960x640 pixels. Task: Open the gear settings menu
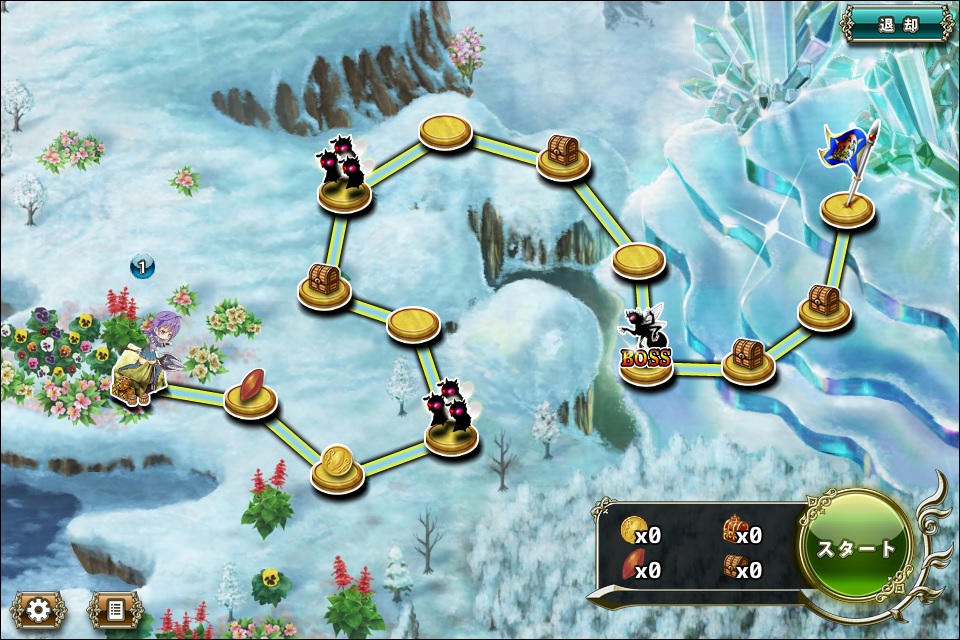[39, 609]
